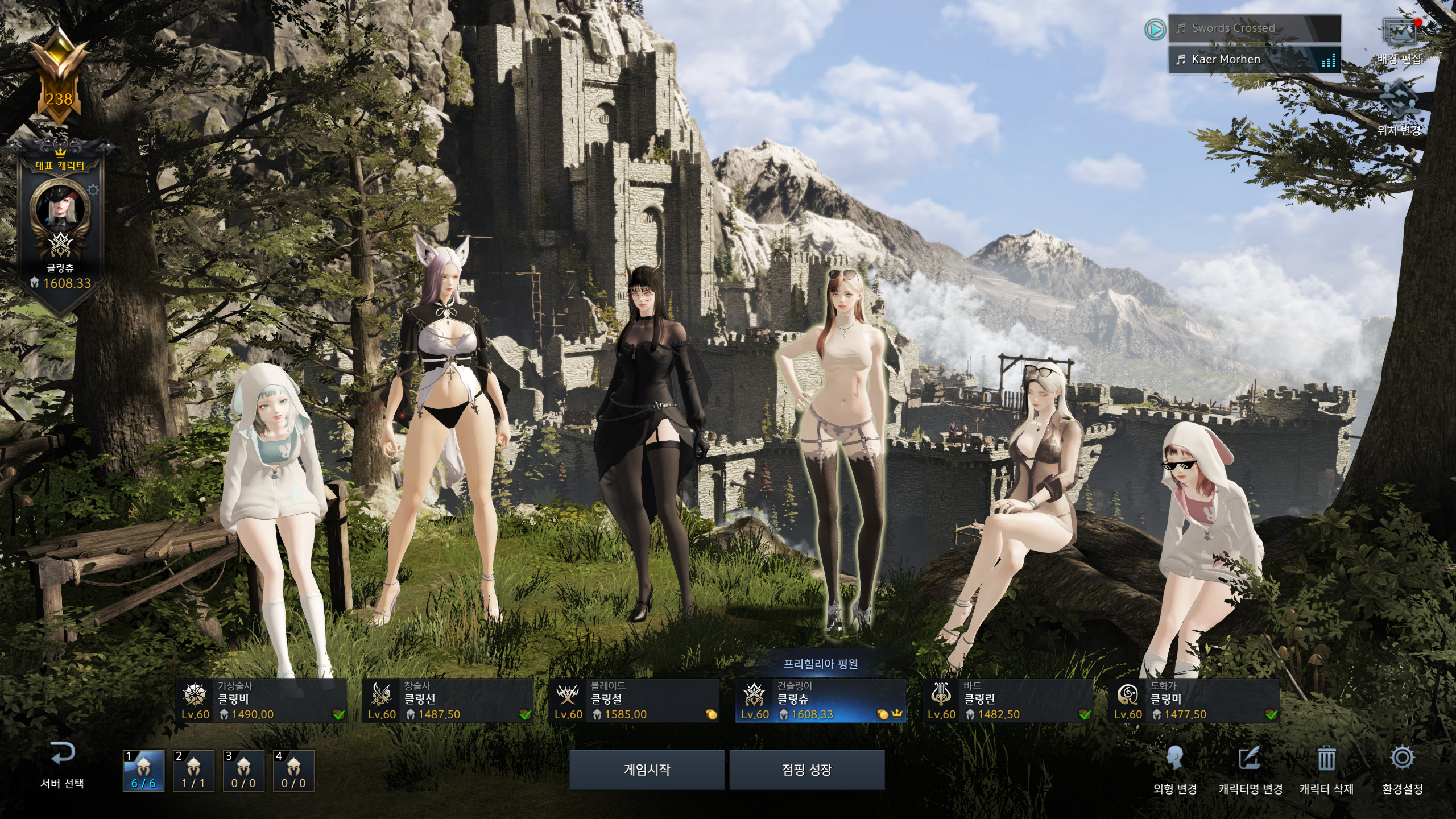Screen dimensions: 1456x819
Task: Choose the 창술사 클링선 character card
Action: 448,701
